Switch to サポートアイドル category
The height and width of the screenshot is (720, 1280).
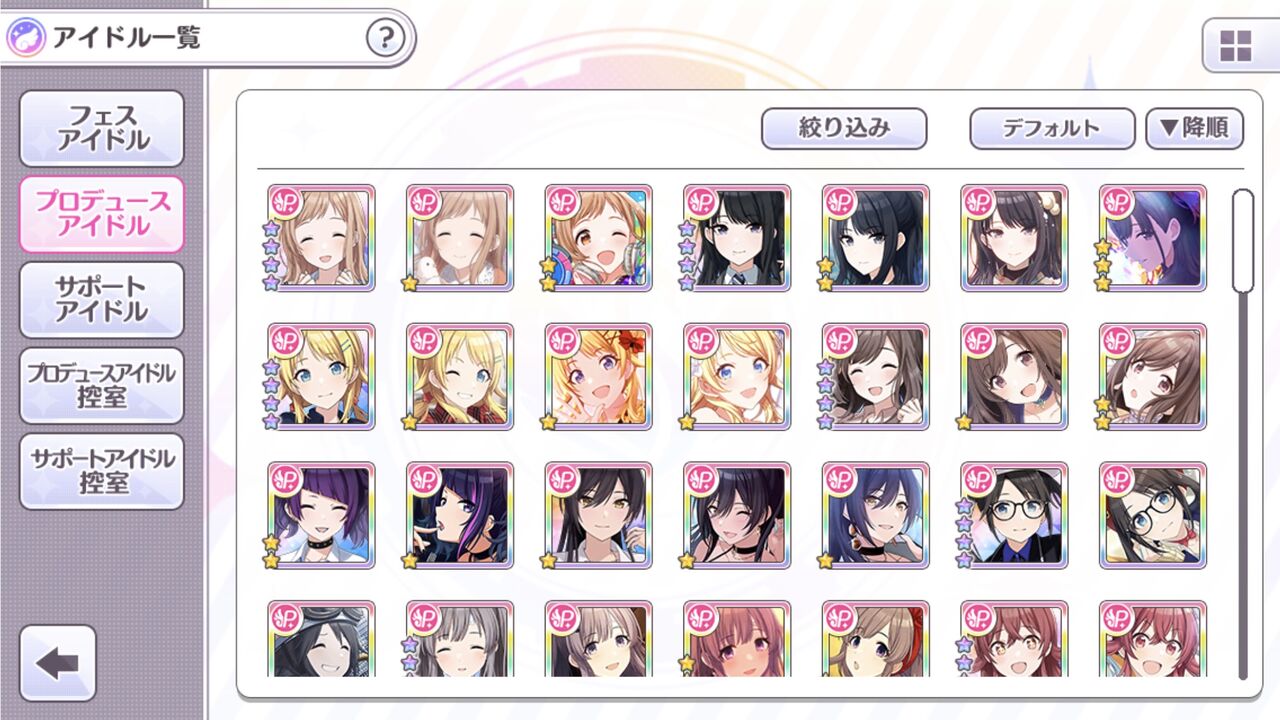pyautogui.click(x=100, y=300)
